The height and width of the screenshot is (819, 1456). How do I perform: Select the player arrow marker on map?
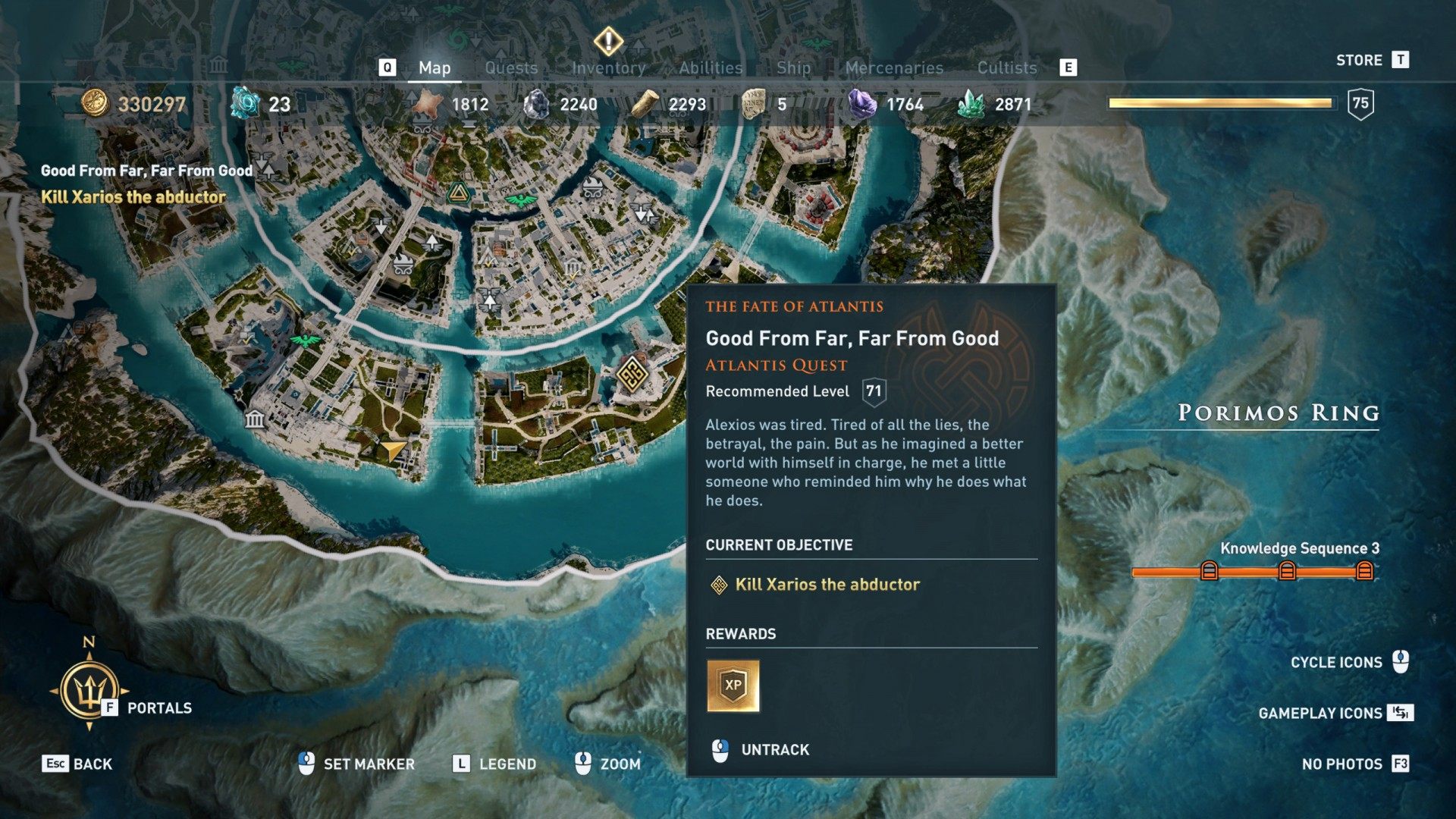click(393, 450)
